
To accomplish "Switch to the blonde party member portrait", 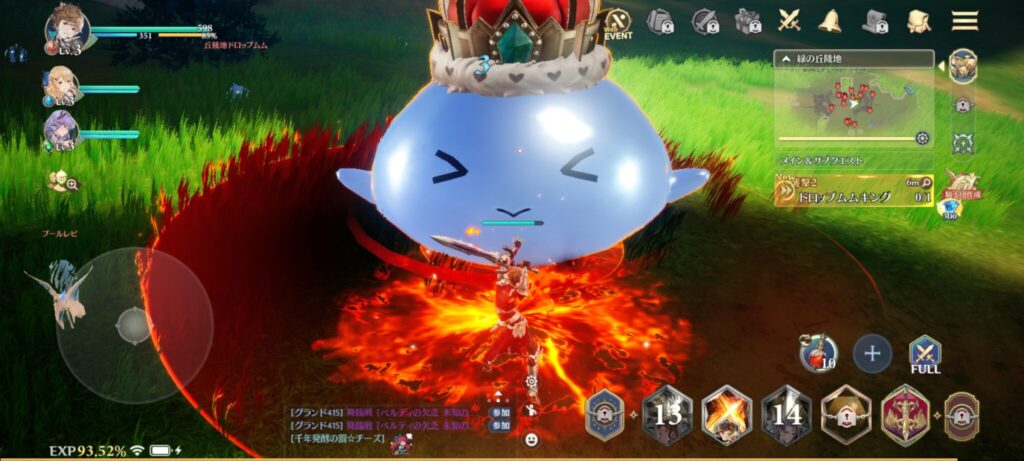I will coord(62,87).
